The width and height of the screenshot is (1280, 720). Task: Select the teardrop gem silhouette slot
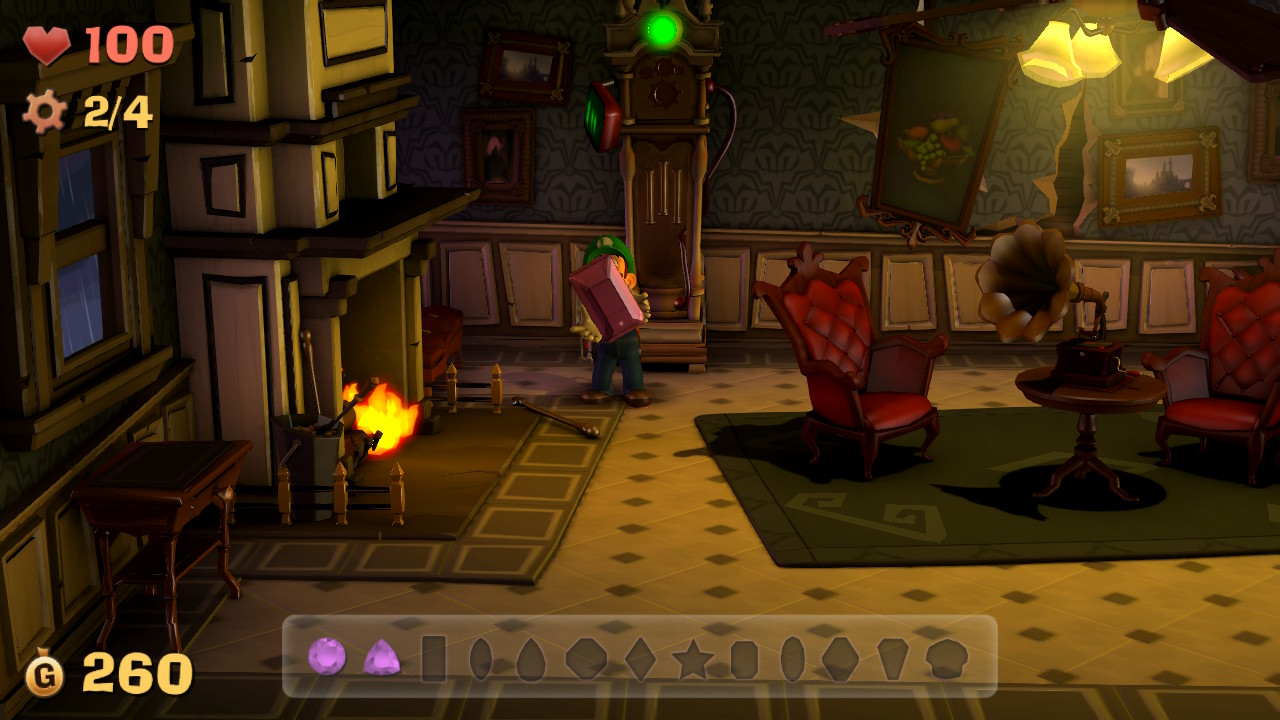click(531, 660)
